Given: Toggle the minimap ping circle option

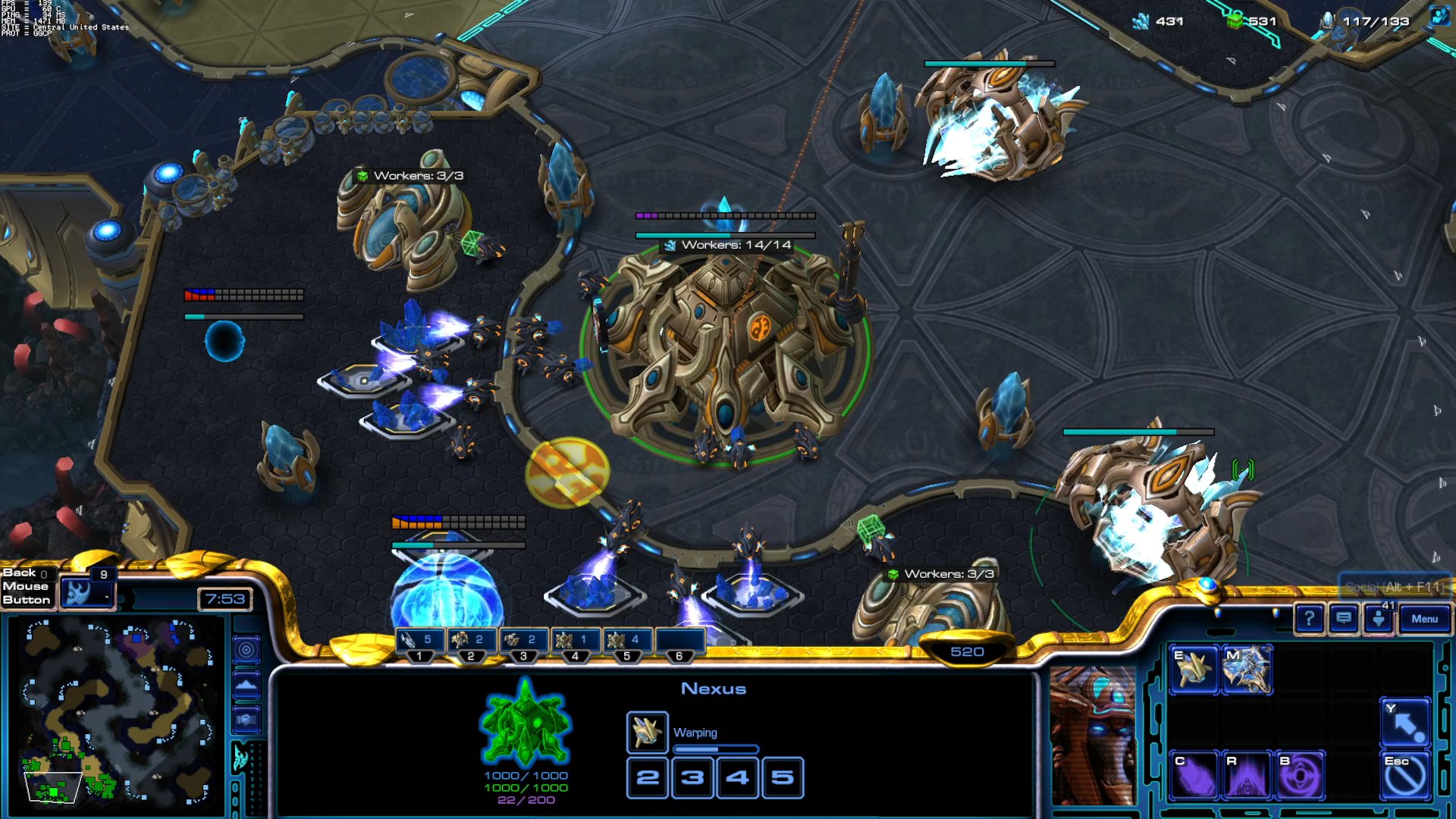Looking at the screenshot, I should 246,651.
